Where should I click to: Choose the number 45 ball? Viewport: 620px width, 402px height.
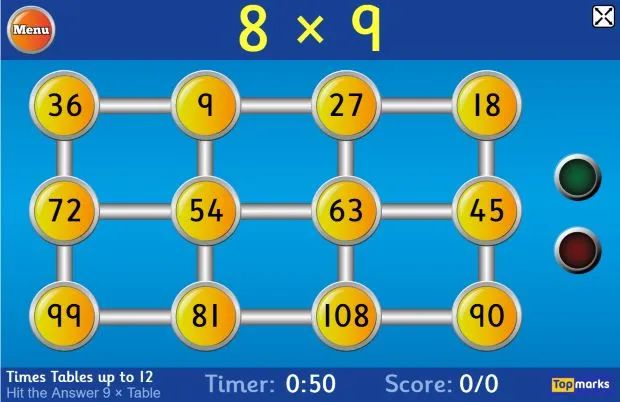(x=486, y=211)
